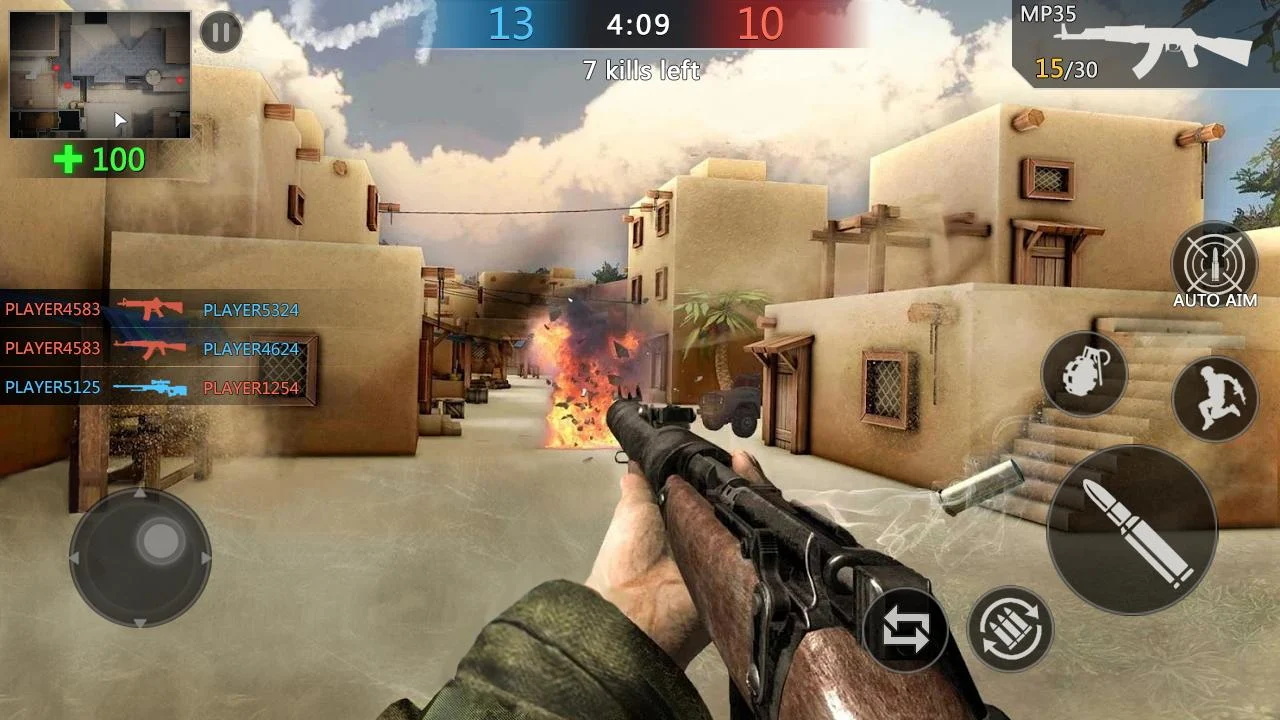Select the MP35 weapon panel
The height and width of the screenshot is (720, 1280).
pos(1145,44)
